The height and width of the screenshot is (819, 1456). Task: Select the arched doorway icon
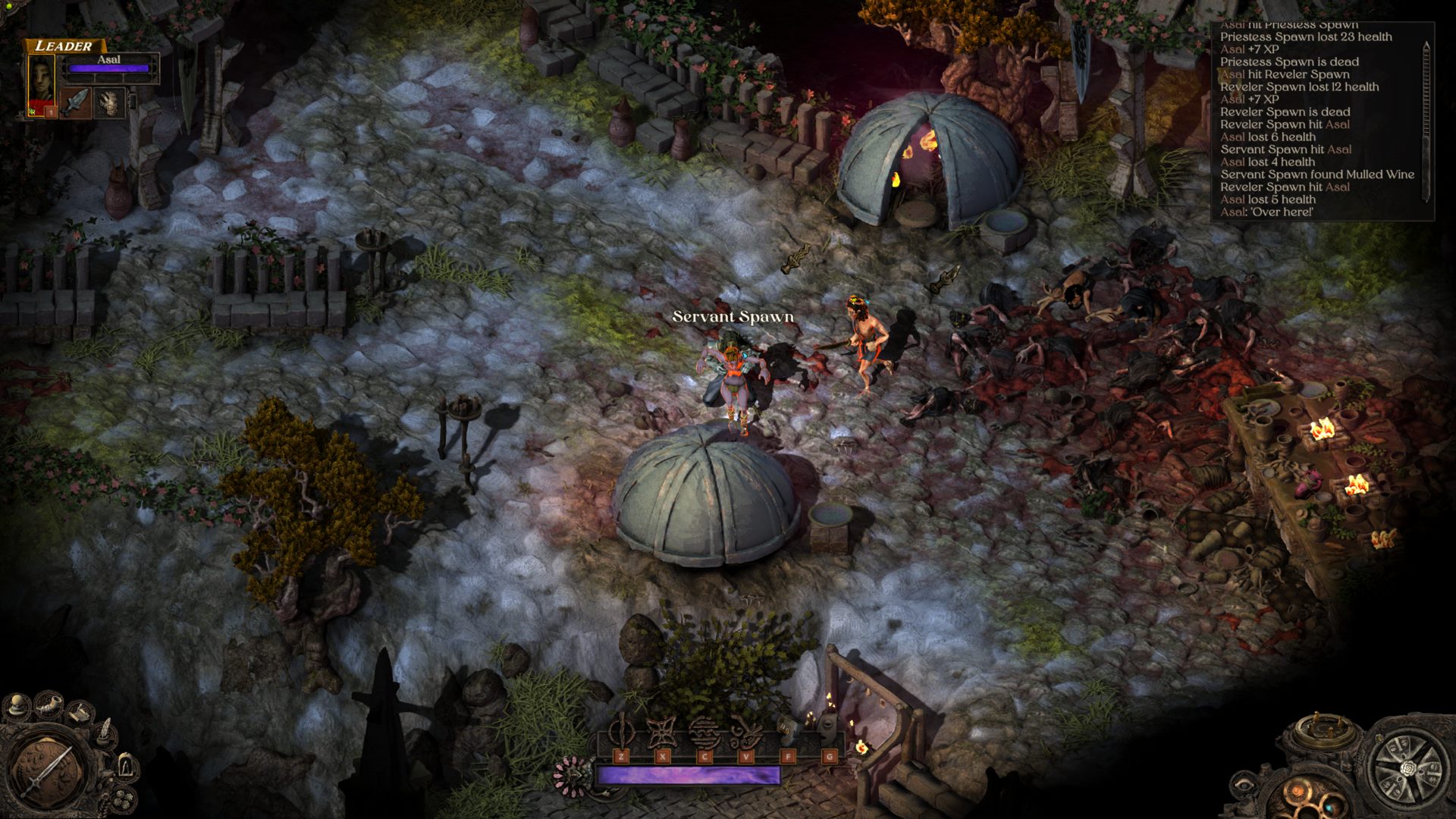coord(126,765)
